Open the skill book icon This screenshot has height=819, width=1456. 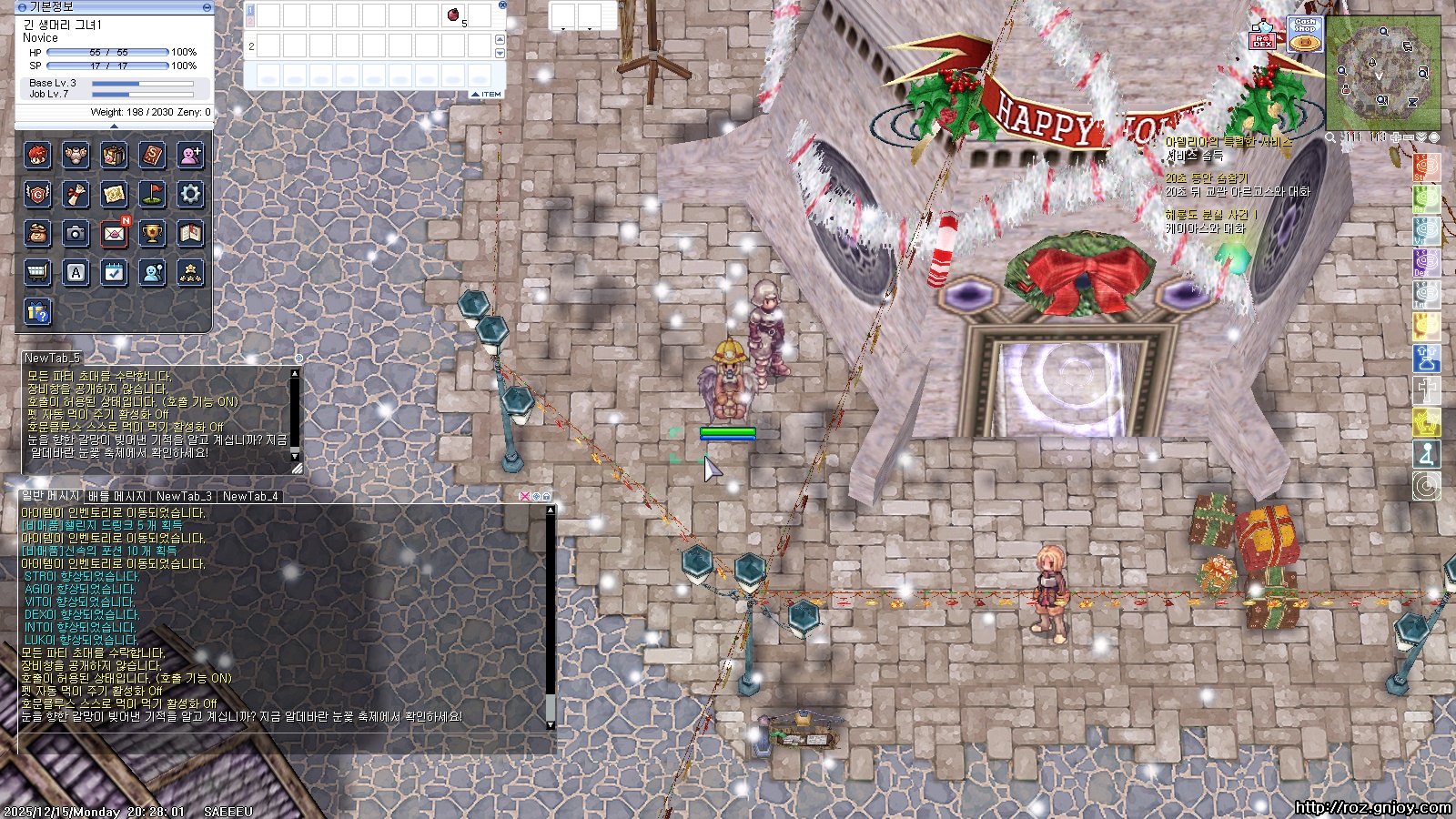152,156
